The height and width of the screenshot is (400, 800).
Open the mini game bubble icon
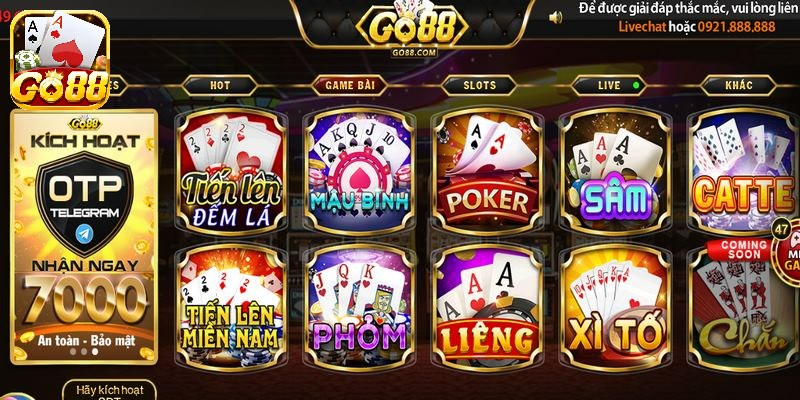coord(785,250)
